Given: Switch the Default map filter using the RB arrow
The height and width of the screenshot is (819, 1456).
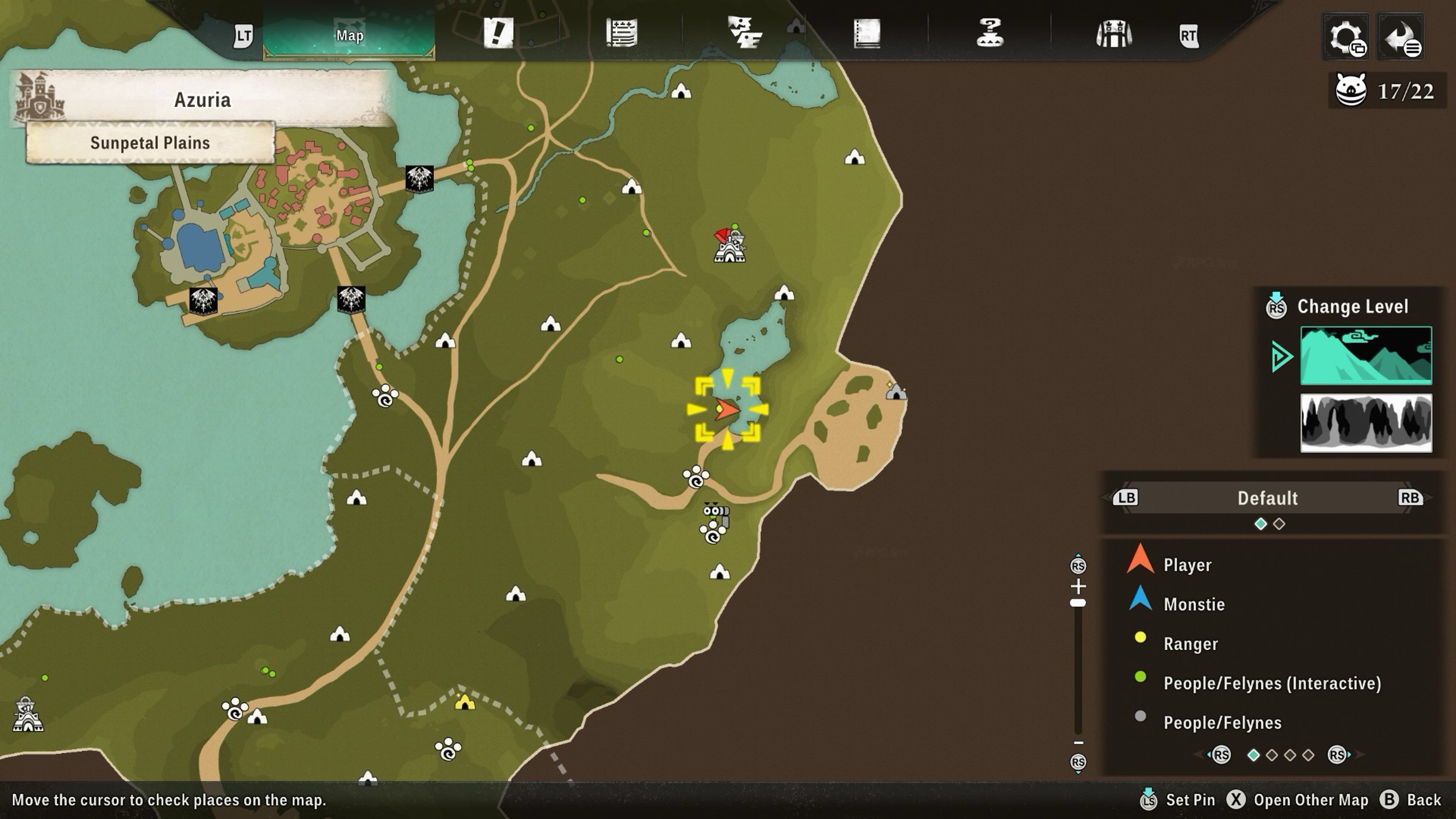Looking at the screenshot, I should (x=1410, y=497).
